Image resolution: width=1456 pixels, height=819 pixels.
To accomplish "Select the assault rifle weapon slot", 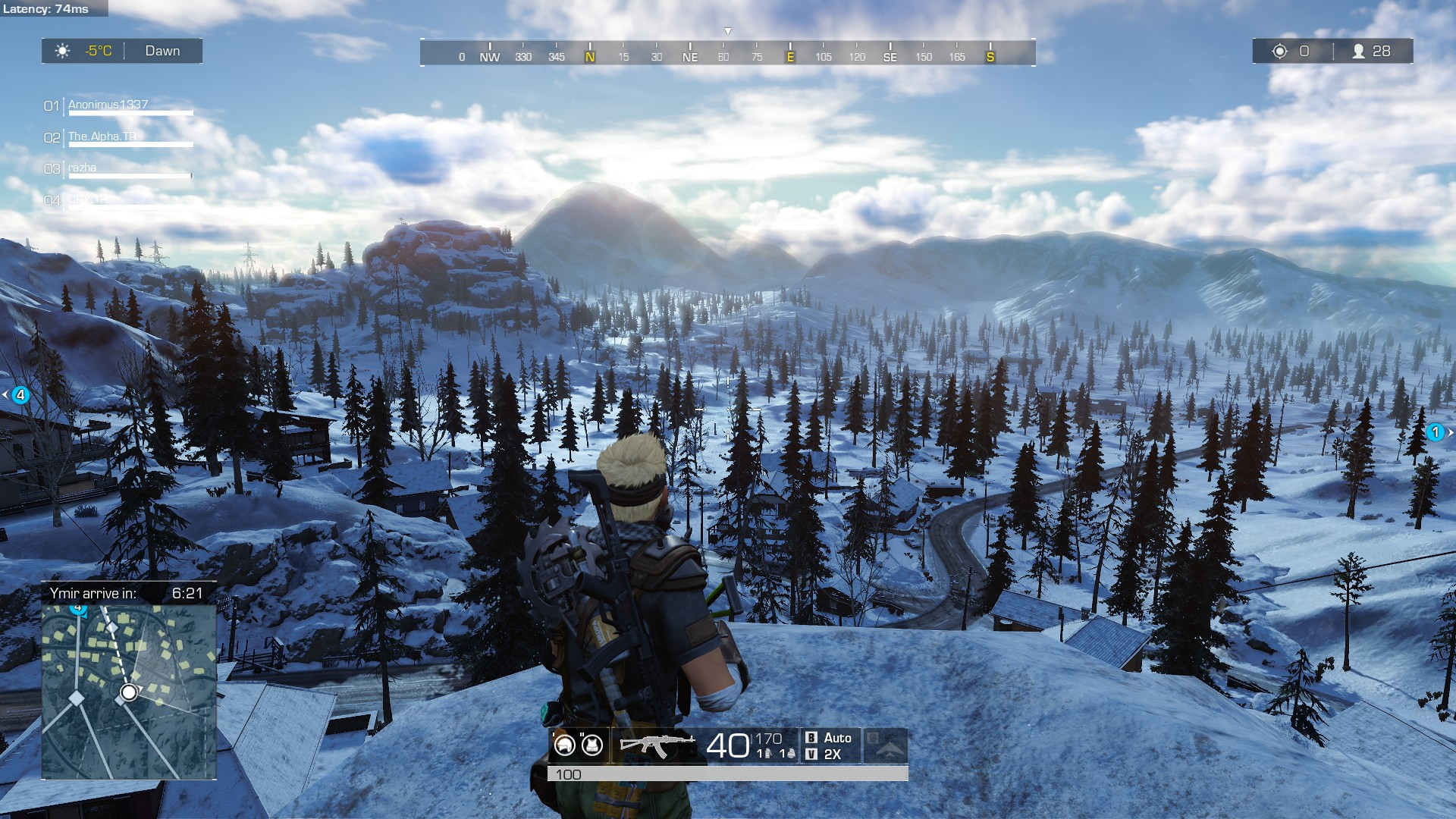I will (657, 745).
